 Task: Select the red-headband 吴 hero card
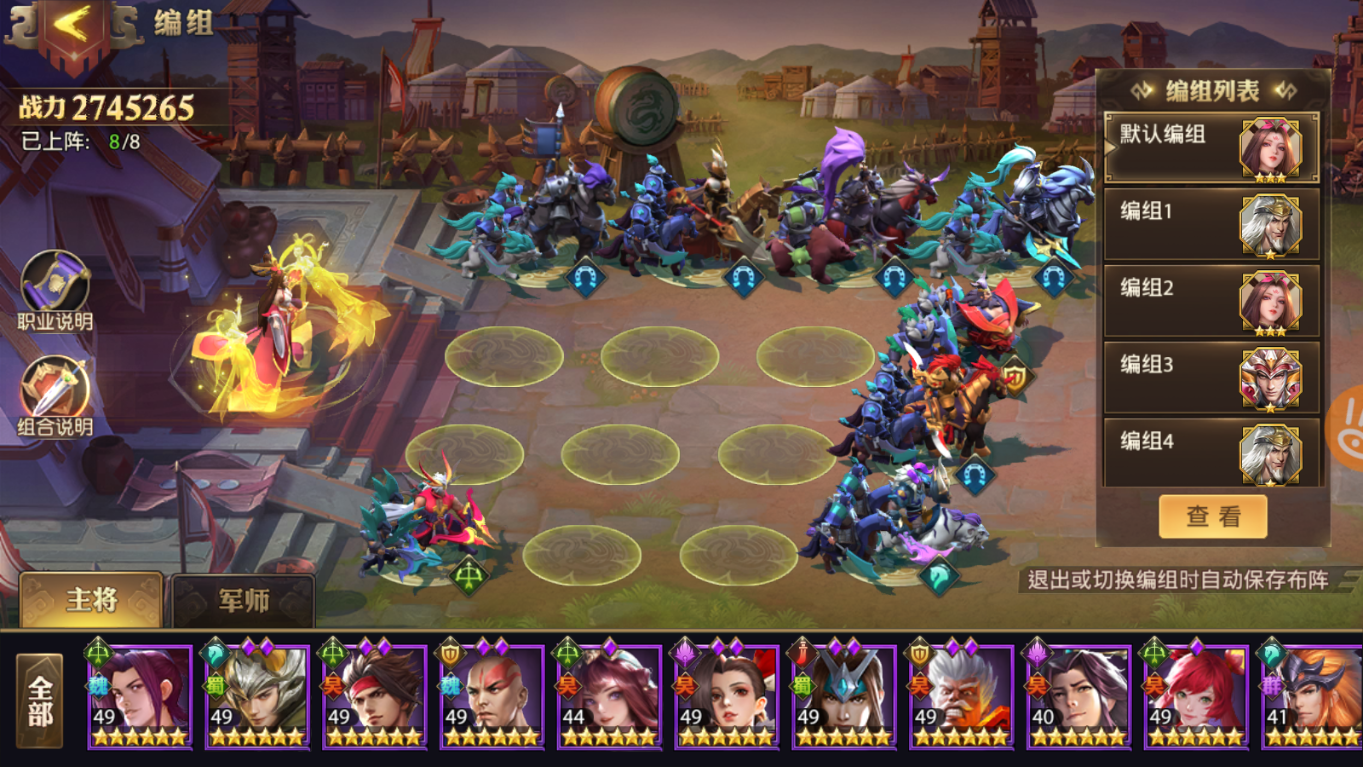coord(374,696)
